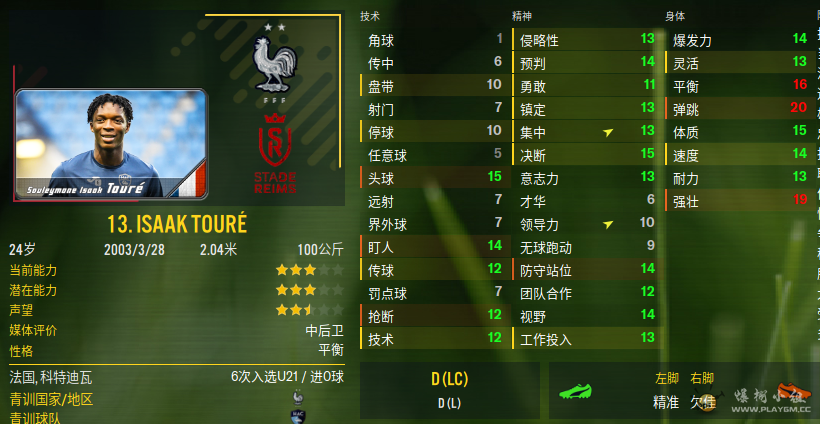The image size is (820, 424).
Task: Open the 法国, 科特迪瓦 nationality link
Action: (51, 377)
